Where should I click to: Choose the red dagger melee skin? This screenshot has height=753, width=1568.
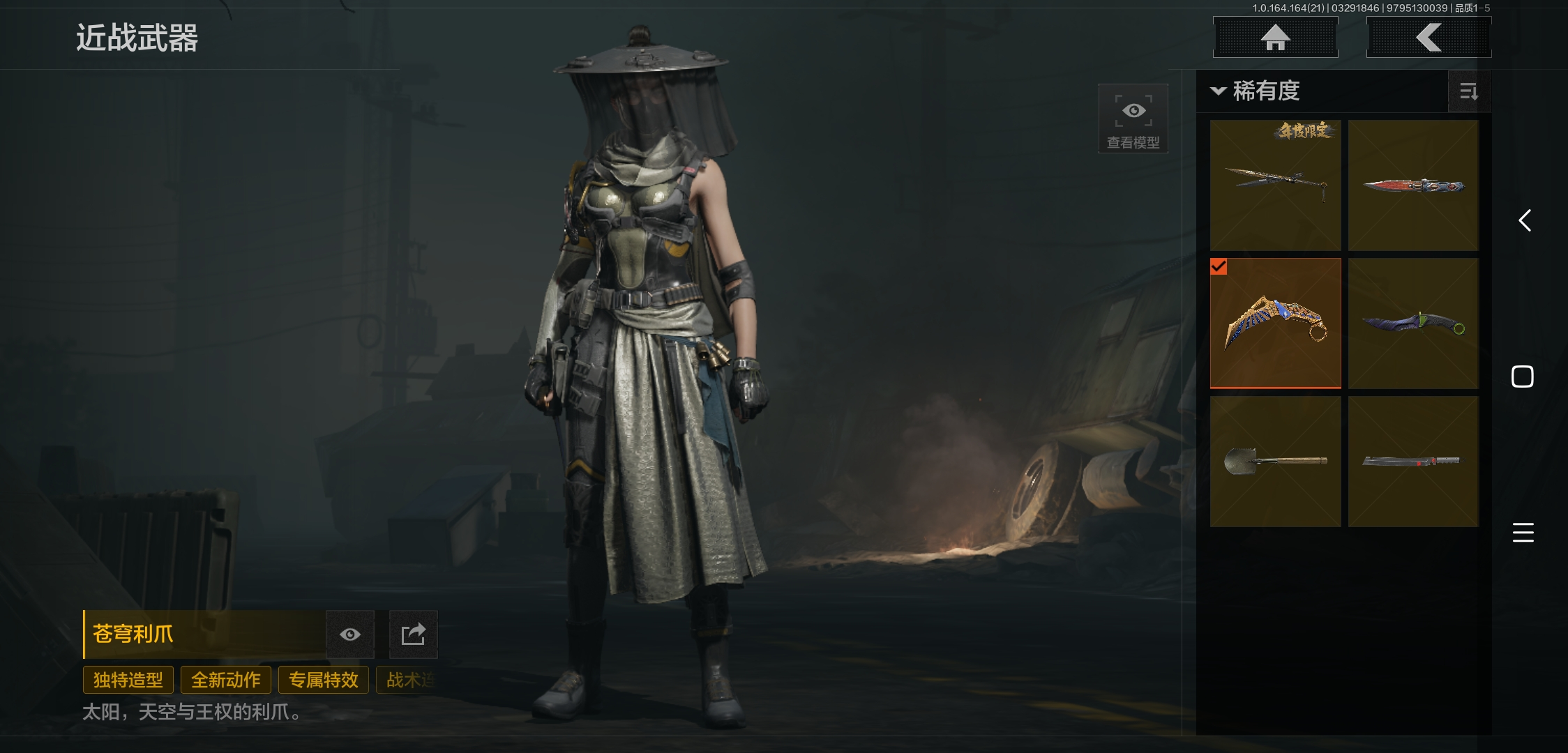click(1413, 185)
